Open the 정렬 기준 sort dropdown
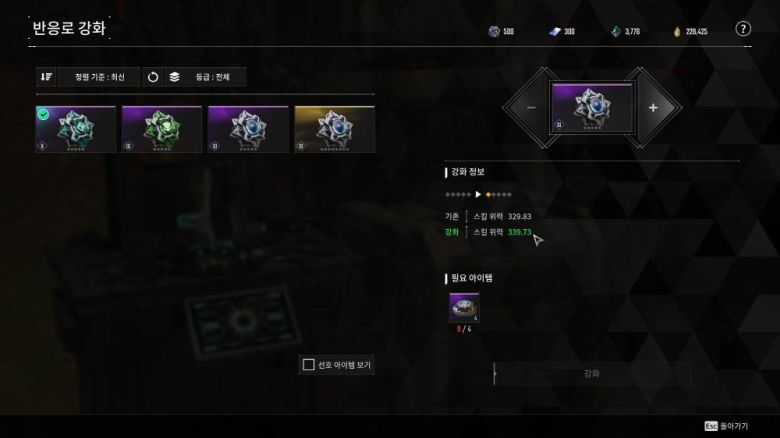The width and height of the screenshot is (780, 438). (96, 77)
